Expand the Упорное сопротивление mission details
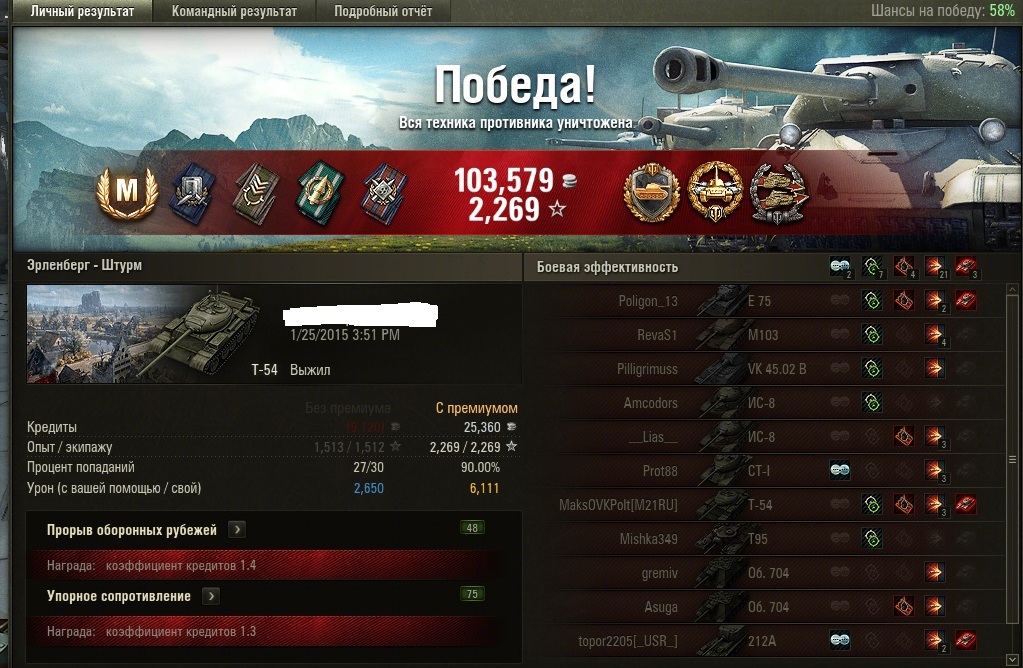This screenshot has width=1023, height=668. point(211,596)
